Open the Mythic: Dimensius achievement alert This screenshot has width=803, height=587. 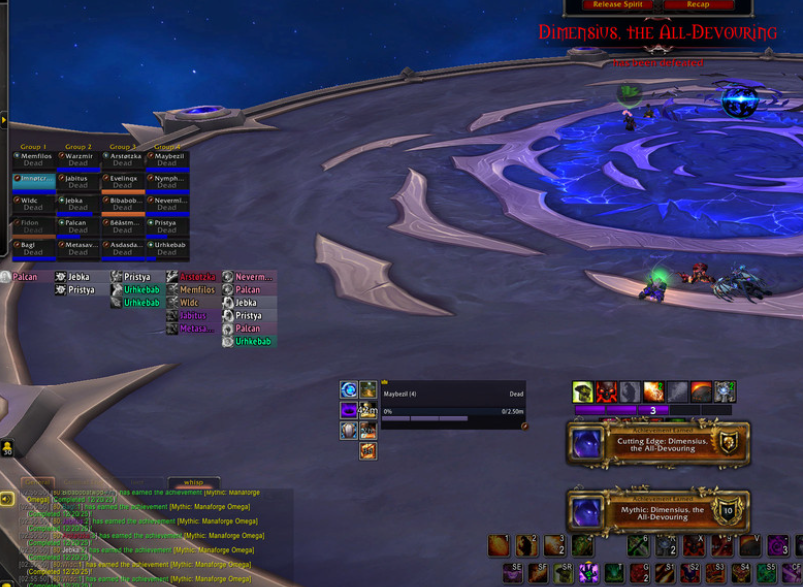658,512
